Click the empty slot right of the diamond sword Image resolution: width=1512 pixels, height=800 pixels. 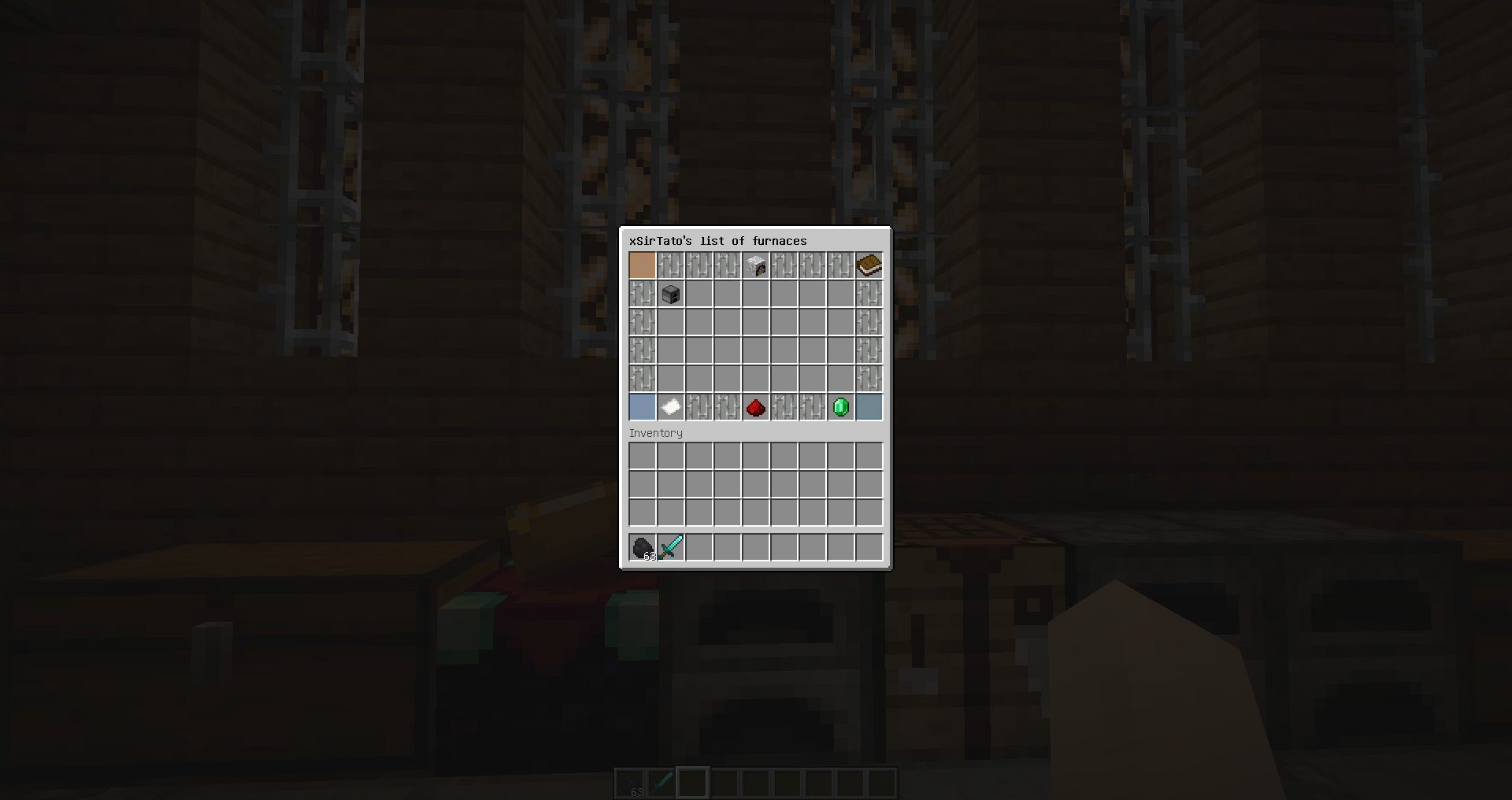699,547
